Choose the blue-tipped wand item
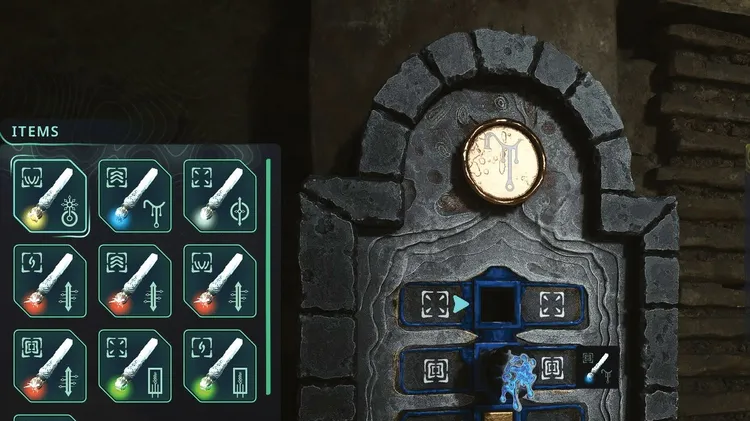This screenshot has height=421, width=750. (x=134, y=194)
